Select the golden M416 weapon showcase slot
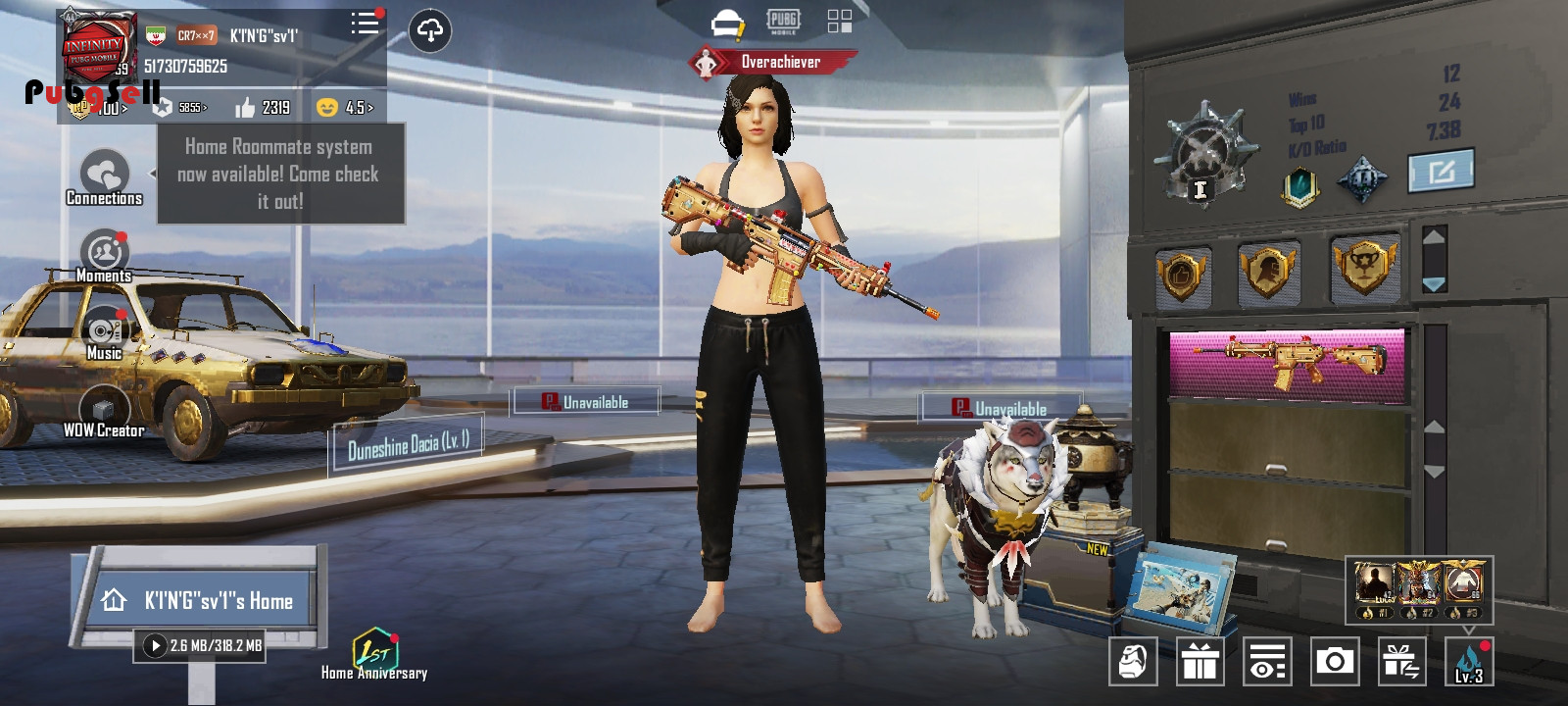This screenshot has height=706, width=1568. pos(1288,362)
